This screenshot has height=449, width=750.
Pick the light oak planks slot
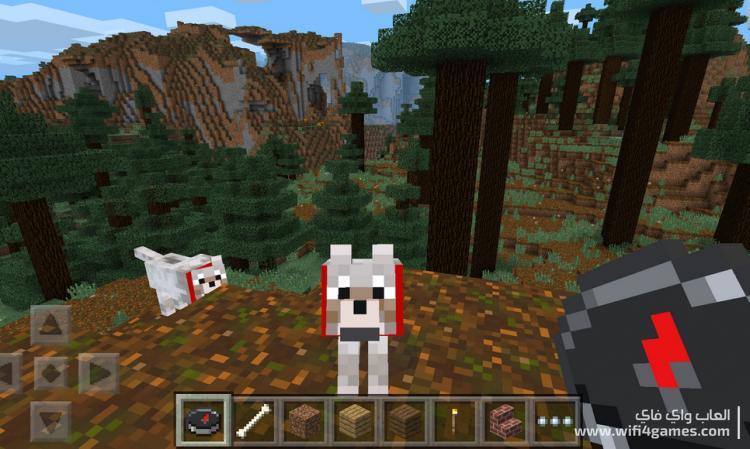point(353,420)
